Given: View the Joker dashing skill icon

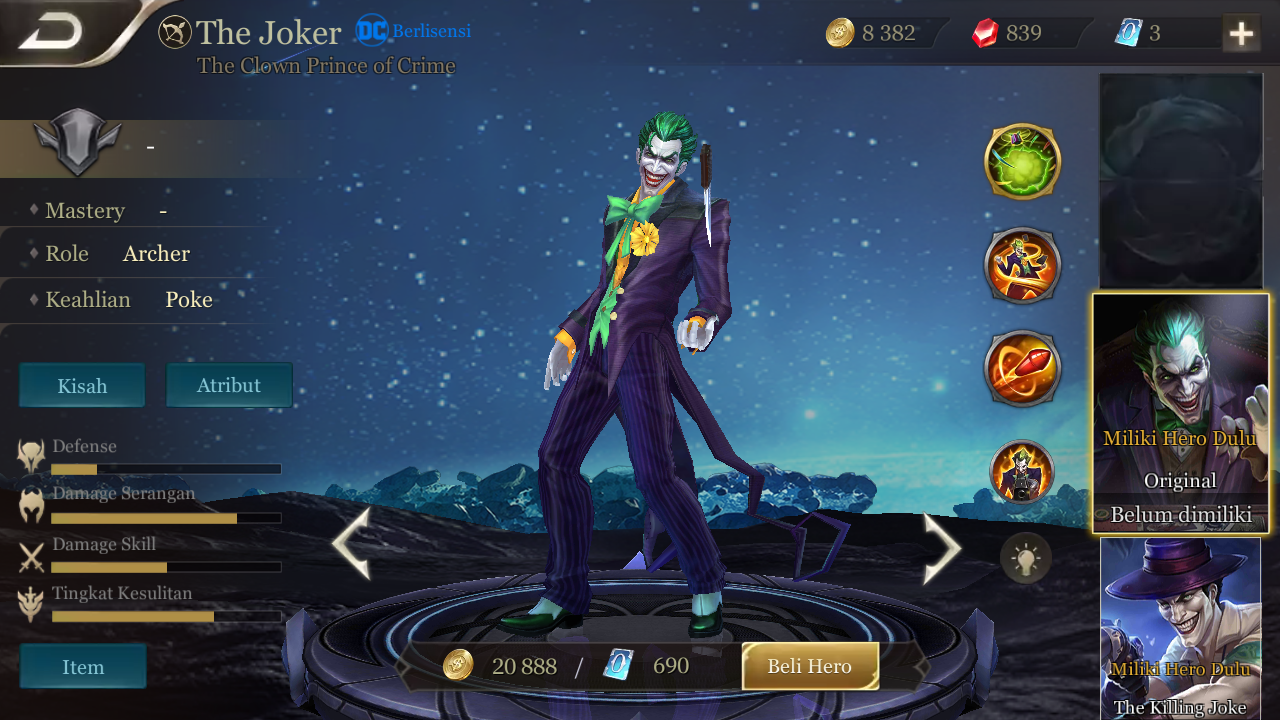Looking at the screenshot, I should pos(1022,266).
